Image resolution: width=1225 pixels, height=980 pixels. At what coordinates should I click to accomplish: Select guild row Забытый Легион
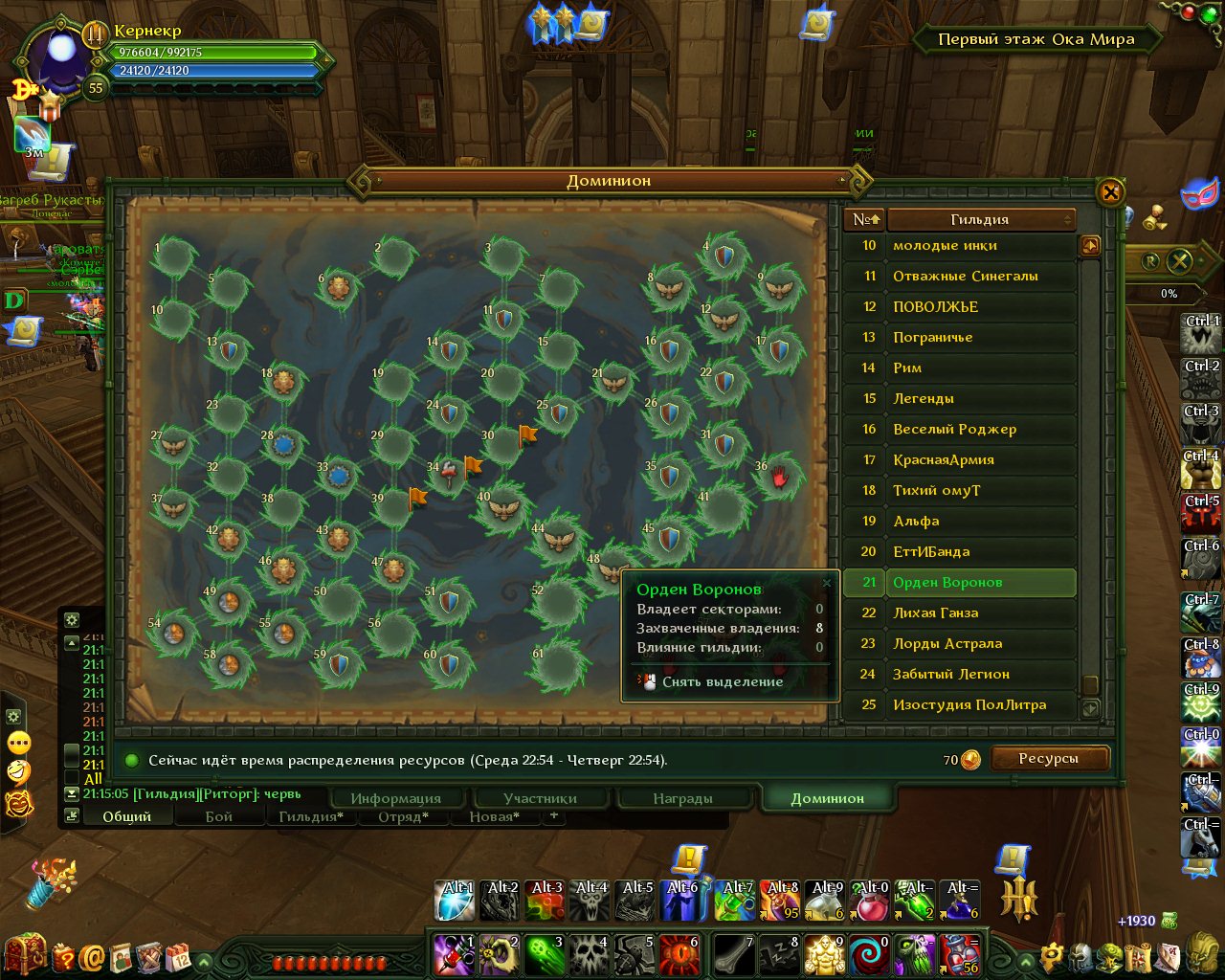point(959,674)
